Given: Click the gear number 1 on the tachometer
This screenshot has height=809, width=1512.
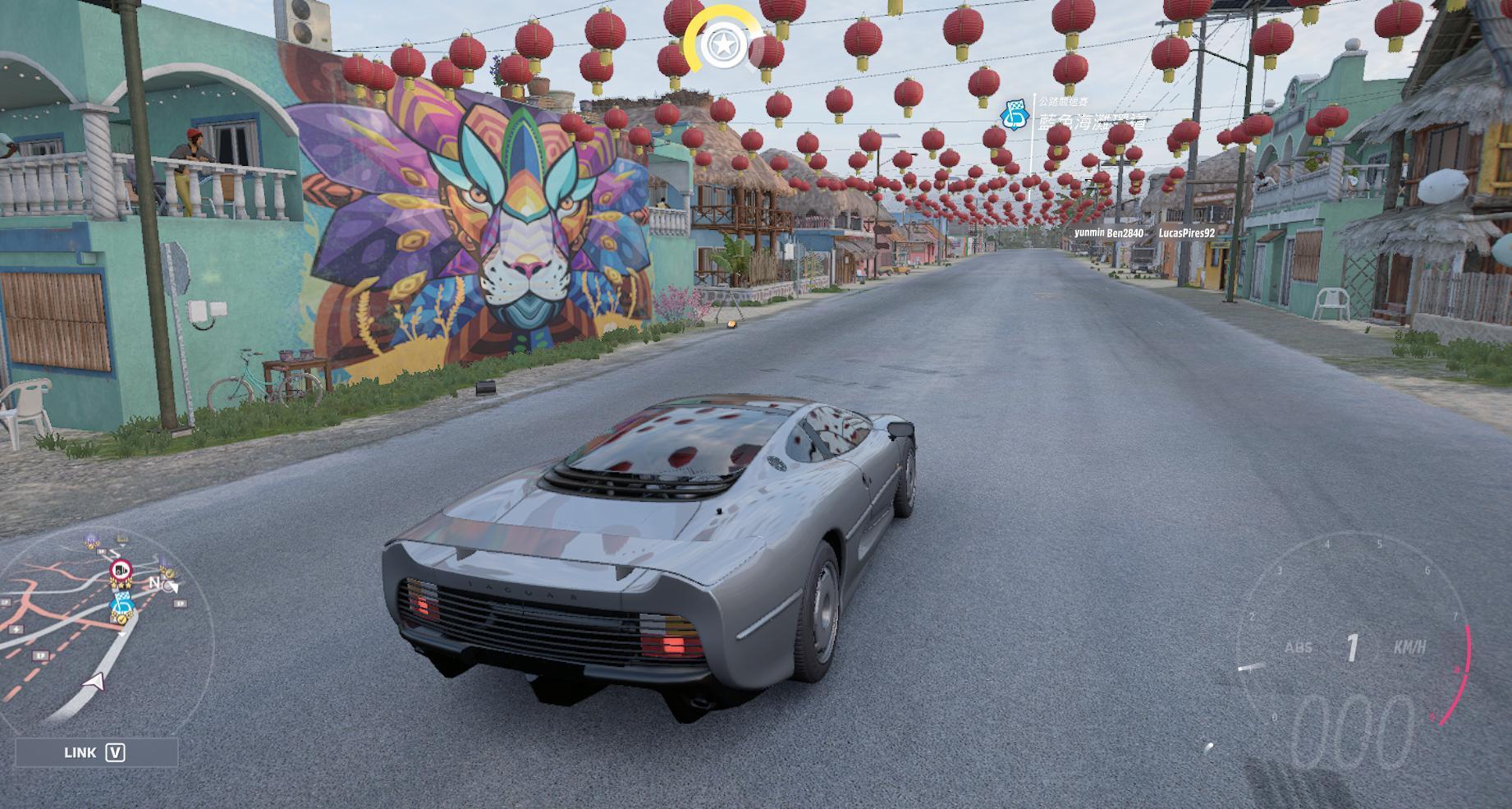Looking at the screenshot, I should coord(1353,646).
